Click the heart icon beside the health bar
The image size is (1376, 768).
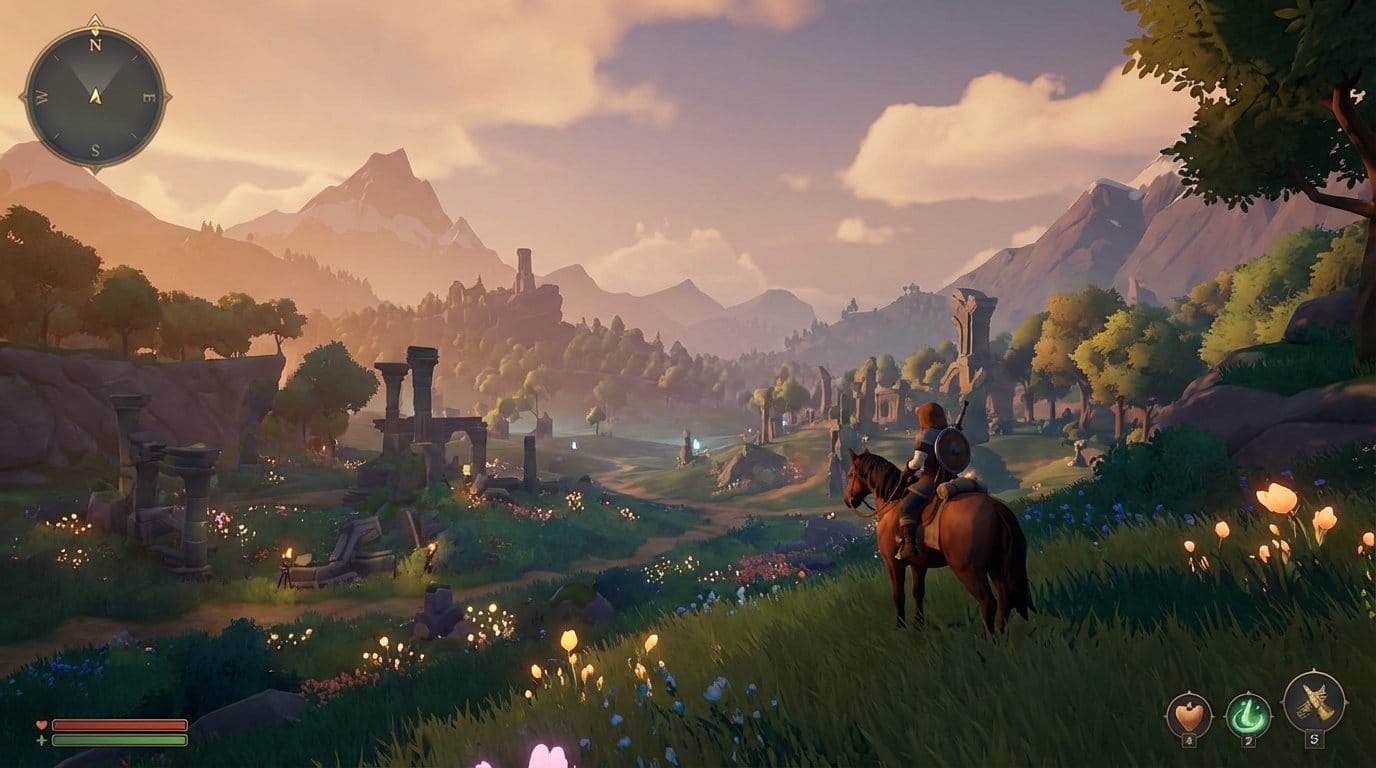pyautogui.click(x=41, y=725)
